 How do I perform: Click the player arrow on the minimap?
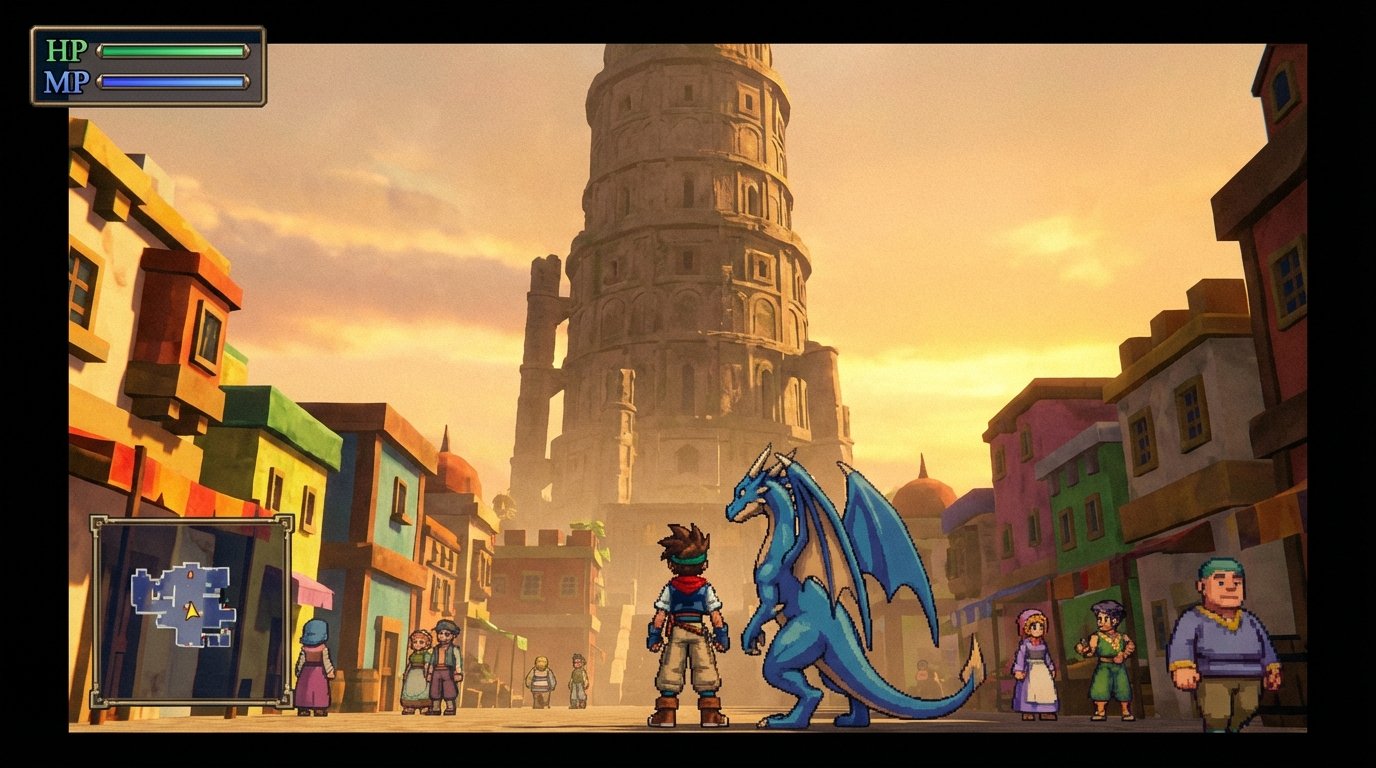[x=192, y=612]
